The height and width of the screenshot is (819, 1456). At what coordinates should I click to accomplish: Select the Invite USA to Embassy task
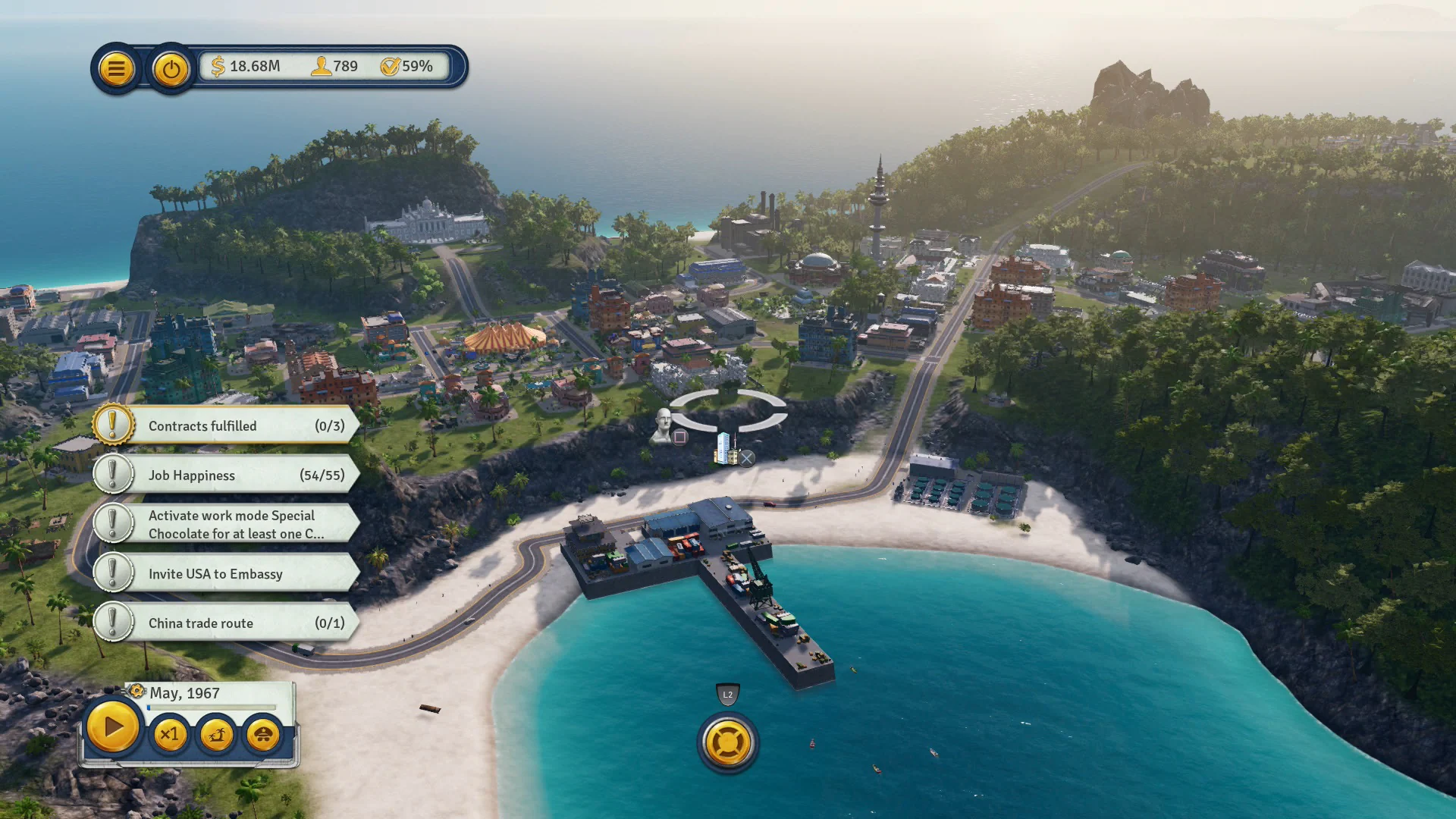227,574
